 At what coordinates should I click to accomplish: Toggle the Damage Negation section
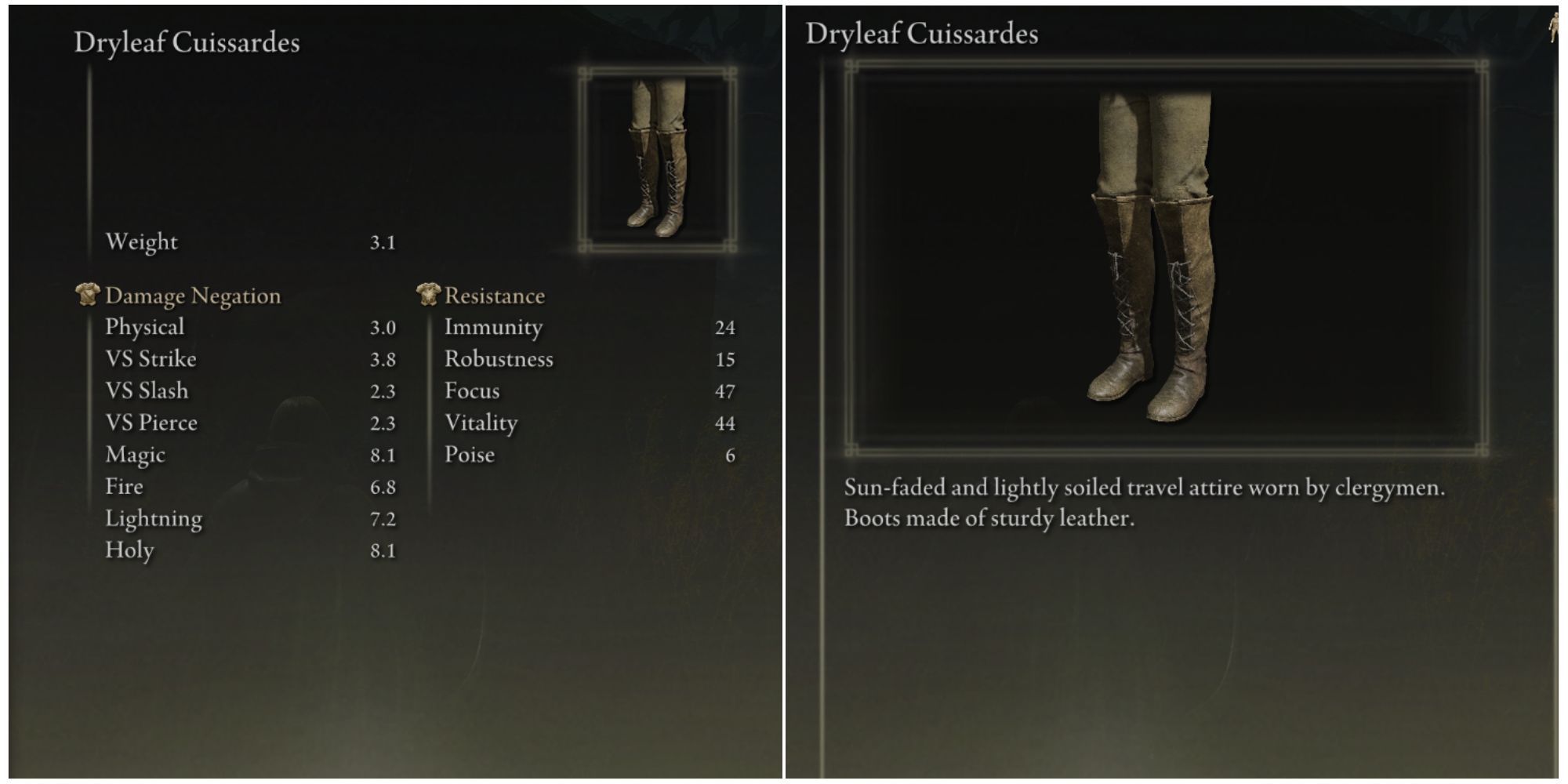tap(192, 296)
